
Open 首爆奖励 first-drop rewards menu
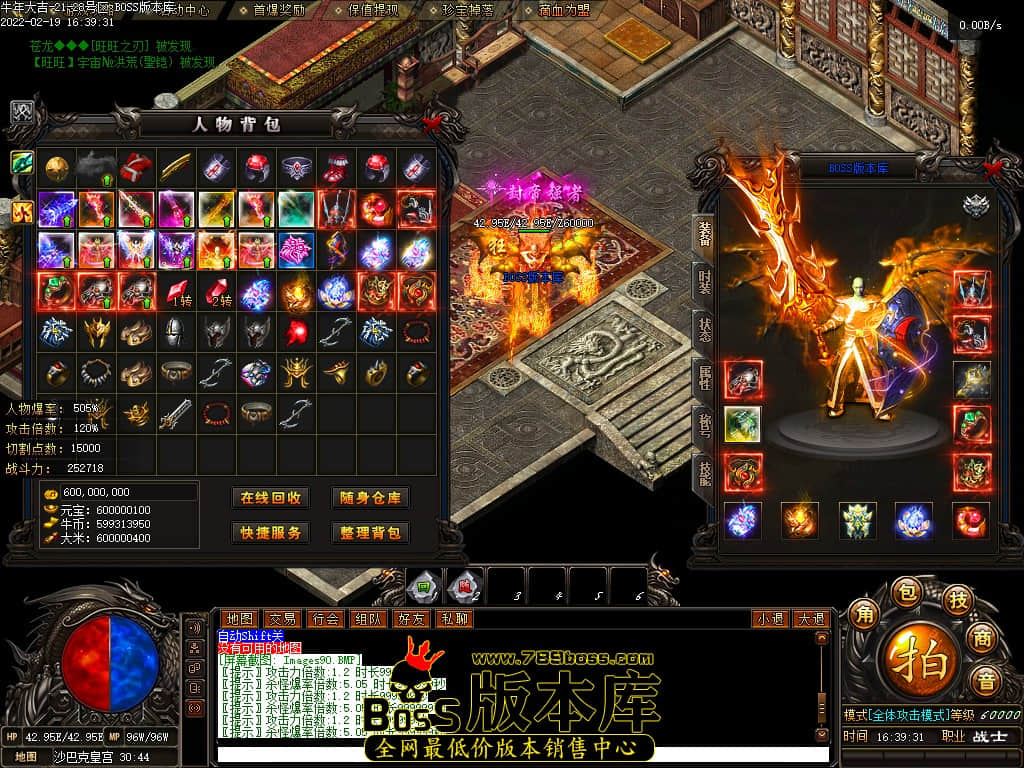click(280, 10)
